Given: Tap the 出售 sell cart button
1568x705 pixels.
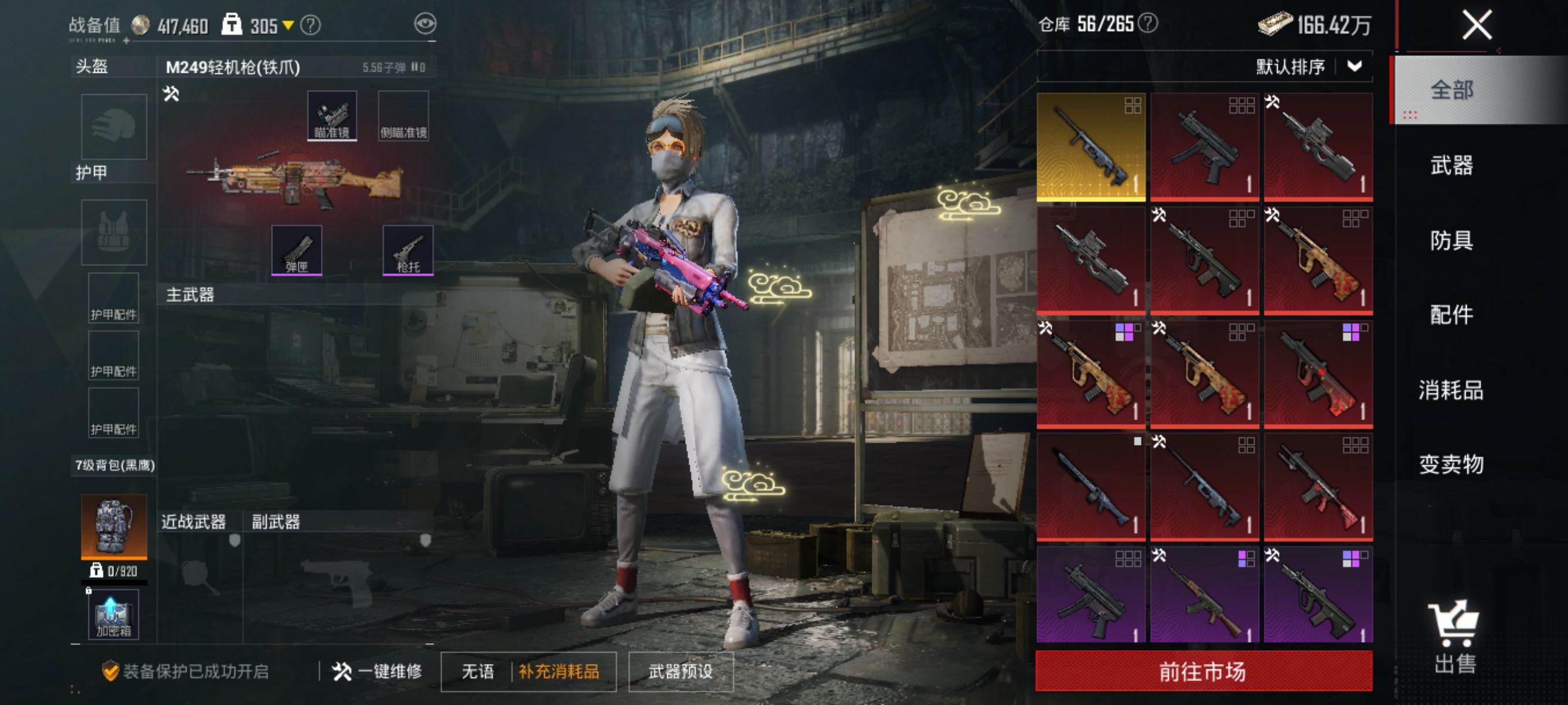Looking at the screenshot, I should pos(1455,636).
